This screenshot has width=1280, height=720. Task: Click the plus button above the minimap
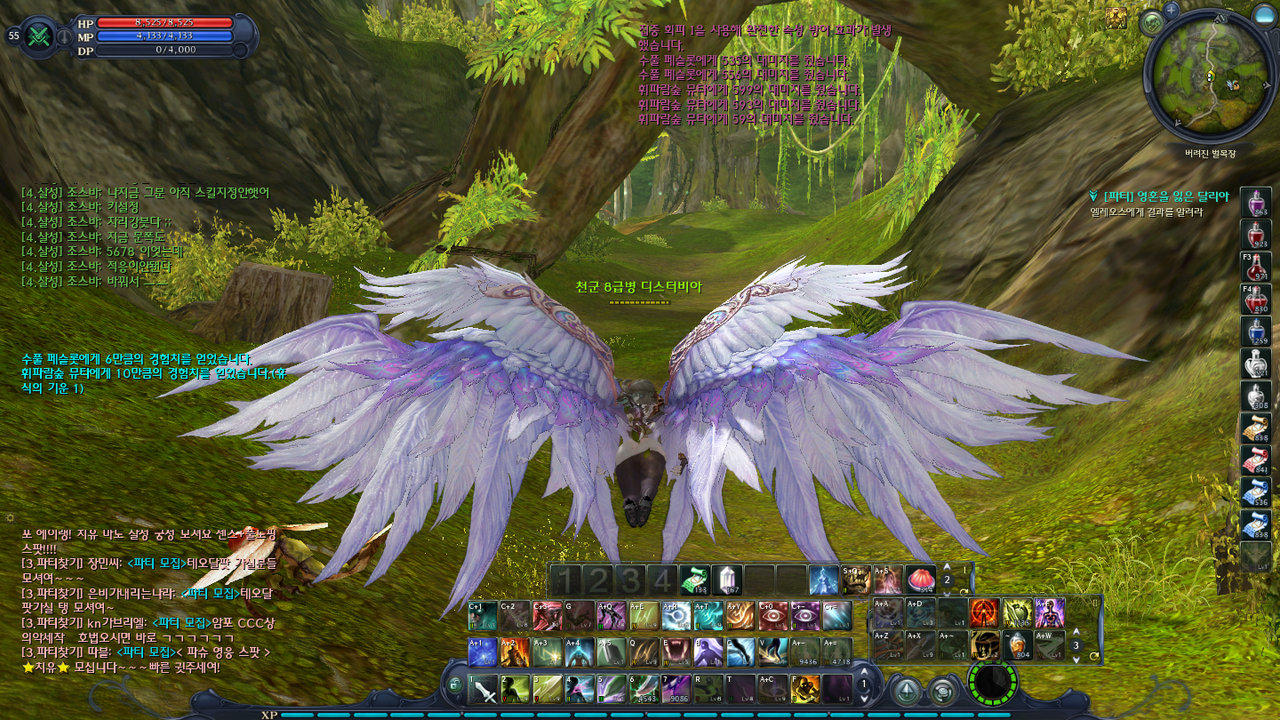[1171, 9]
